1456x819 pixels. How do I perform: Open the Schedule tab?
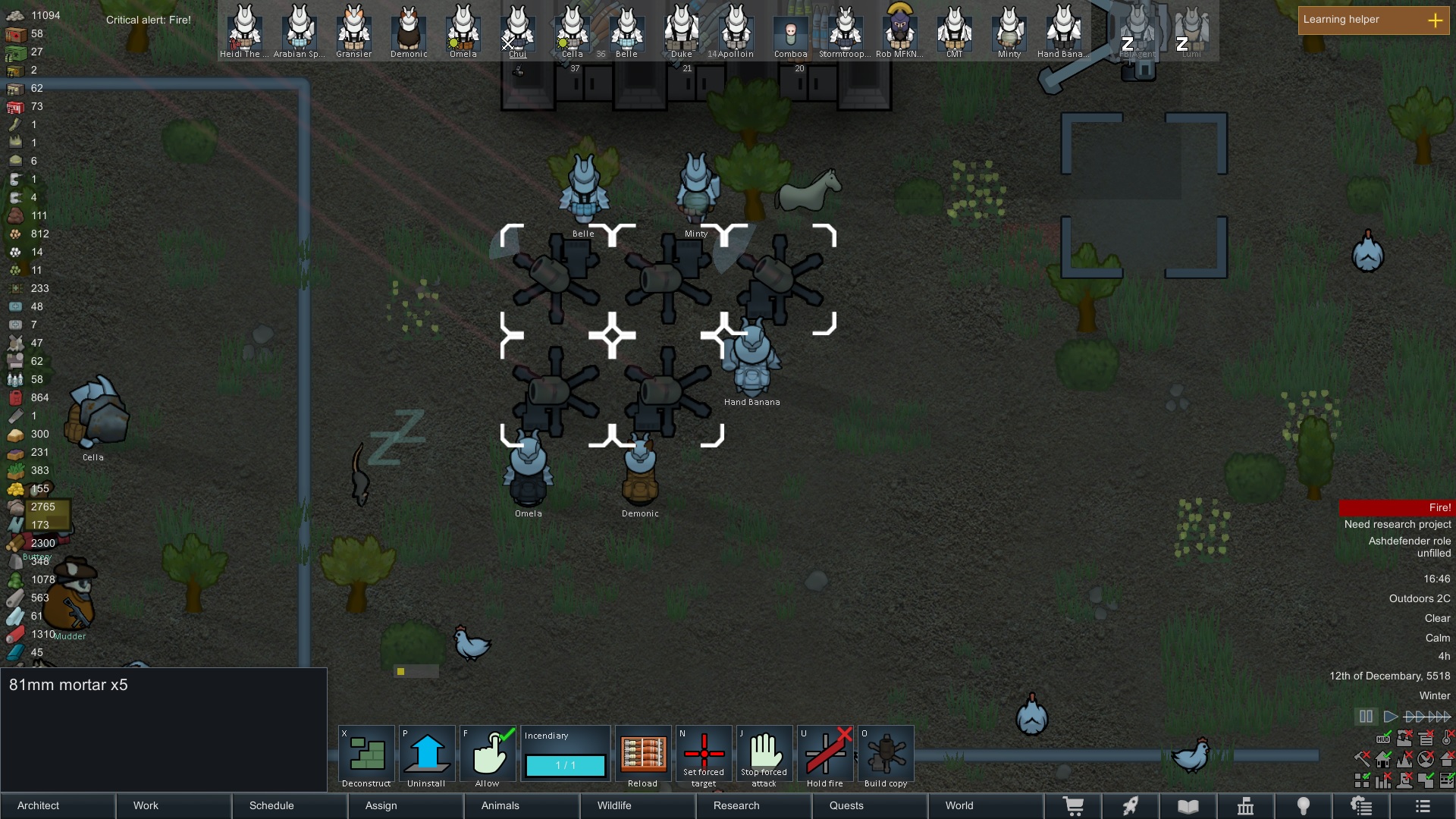click(289, 805)
